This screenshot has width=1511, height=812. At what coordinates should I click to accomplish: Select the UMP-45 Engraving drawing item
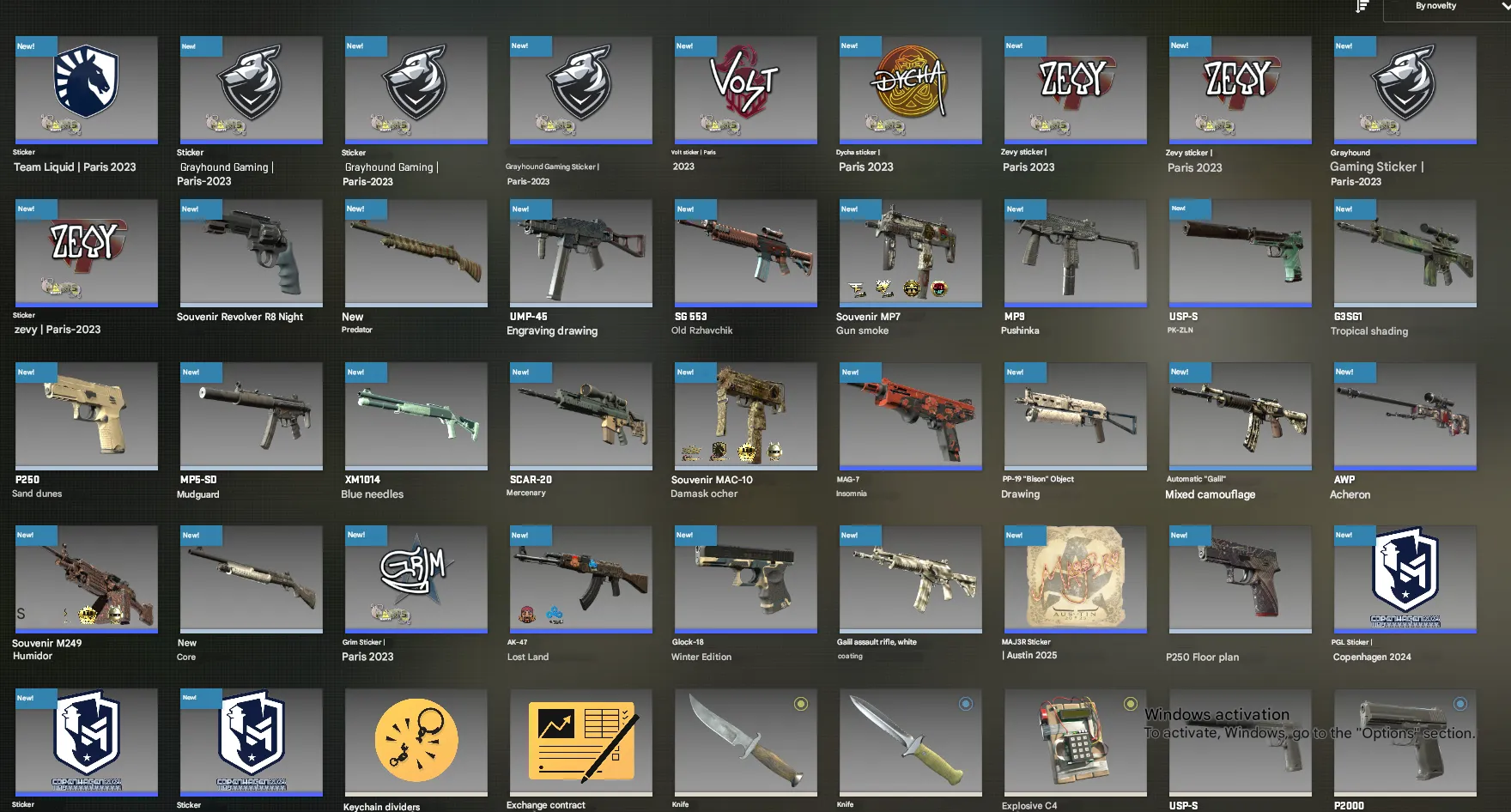tap(580, 253)
